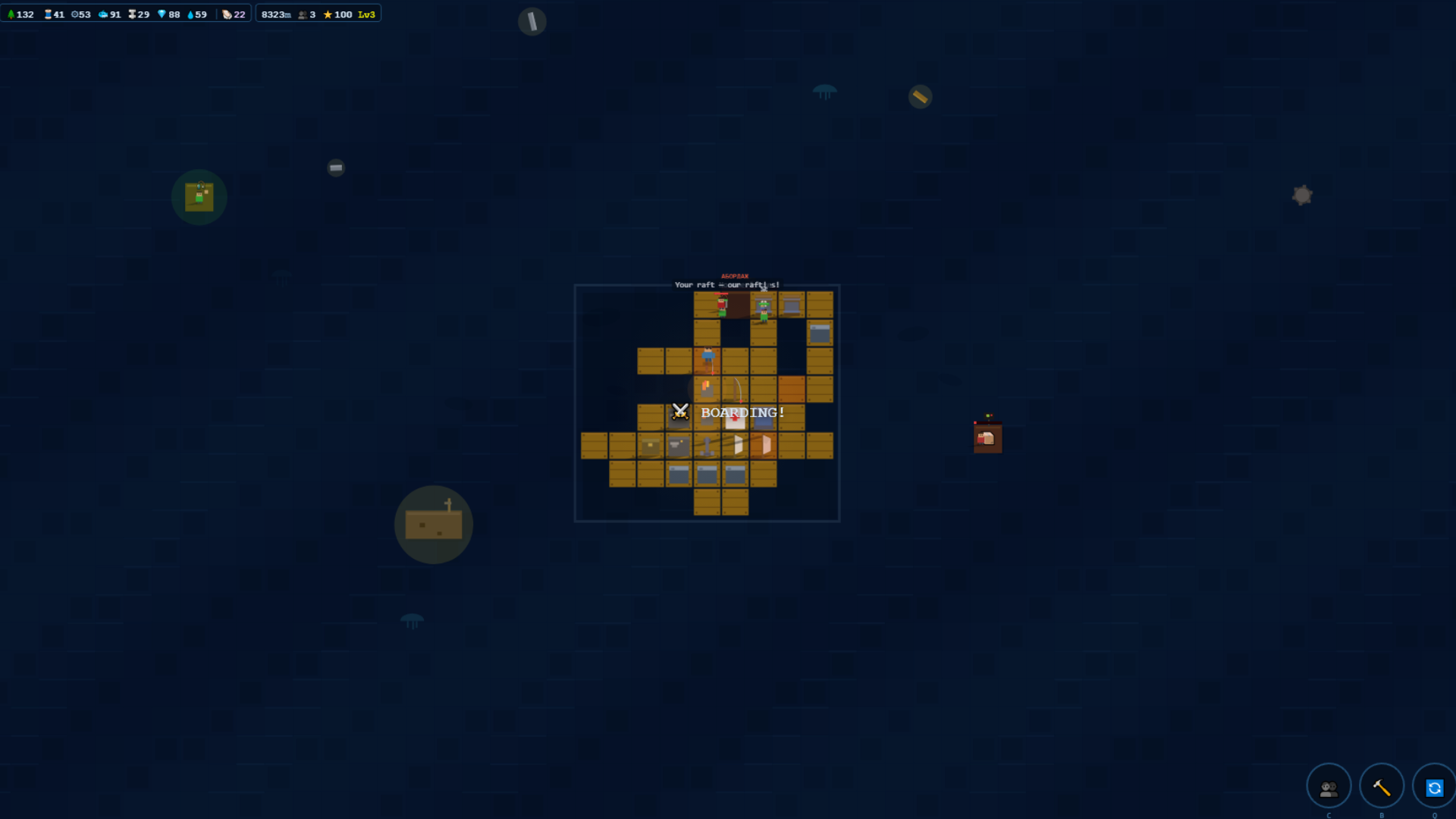This screenshot has height=819, width=1456.
Task: Click the thread spool counter showing 41
Action: 47,14
